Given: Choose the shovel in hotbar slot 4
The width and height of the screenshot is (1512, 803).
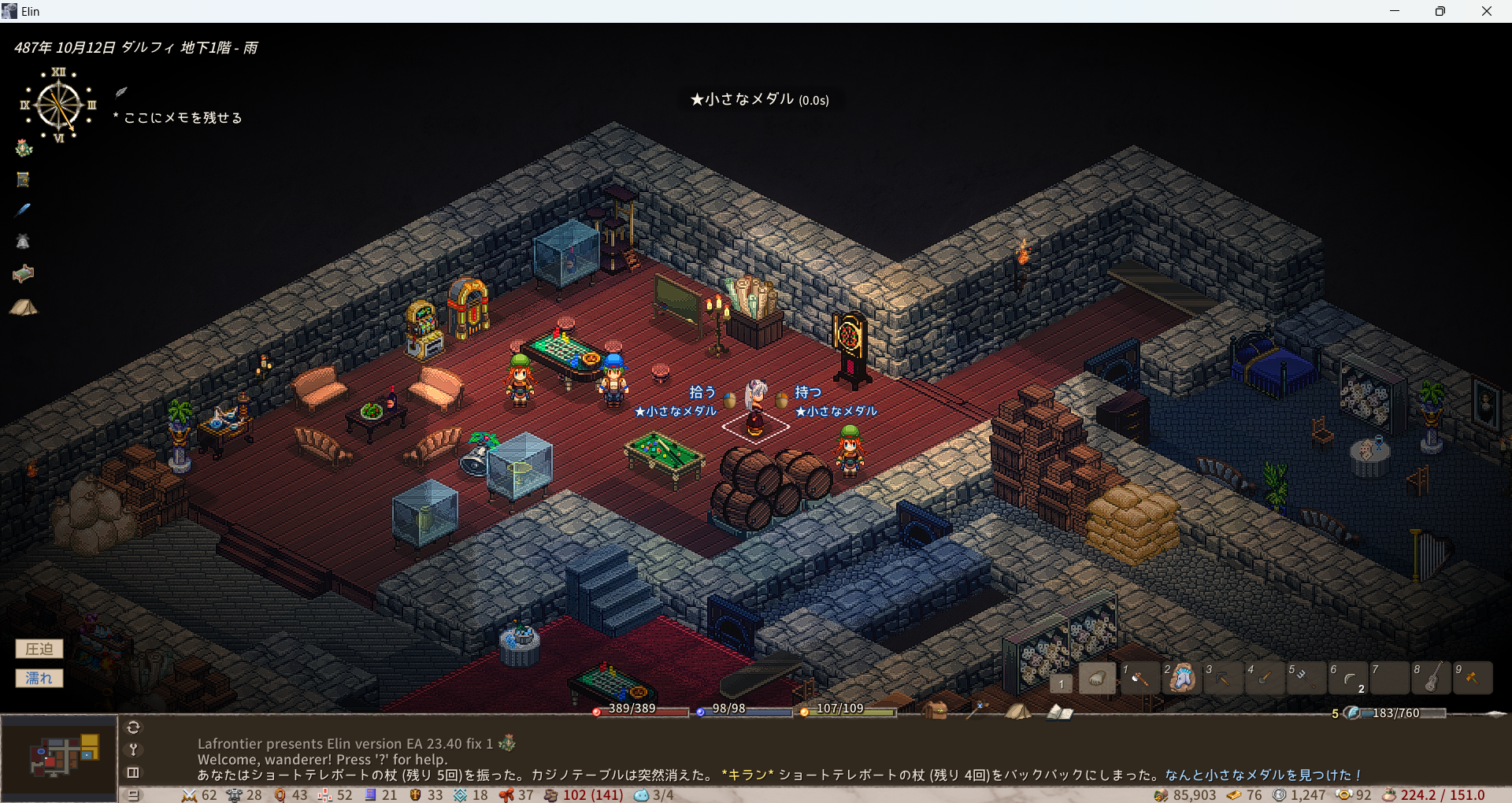Looking at the screenshot, I should coord(1265,678).
